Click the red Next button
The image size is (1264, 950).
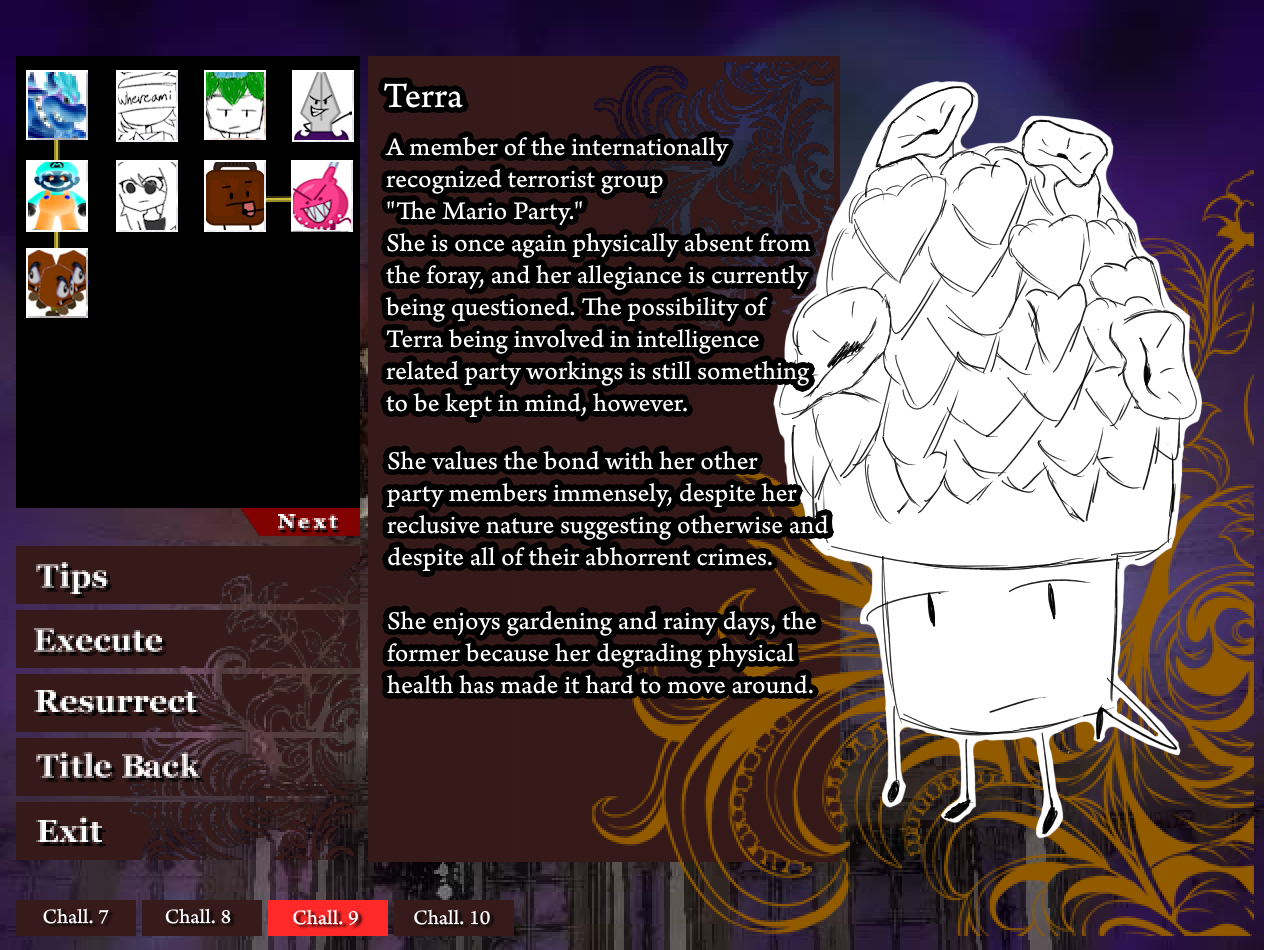[x=306, y=522]
